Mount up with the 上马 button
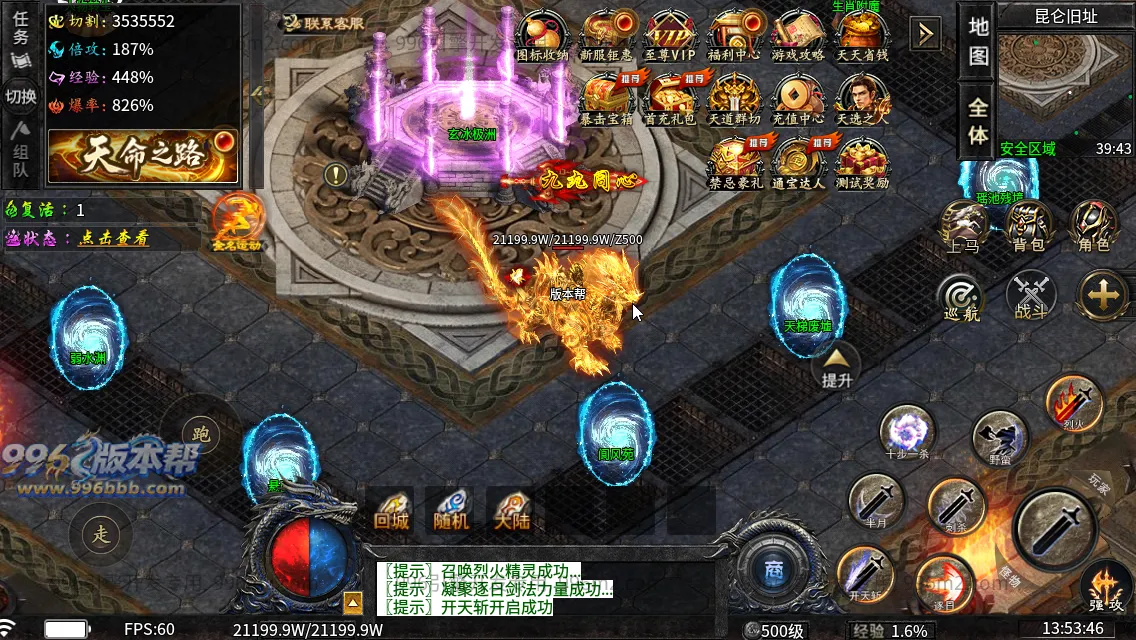Viewport: 1136px width, 640px height. click(x=964, y=225)
